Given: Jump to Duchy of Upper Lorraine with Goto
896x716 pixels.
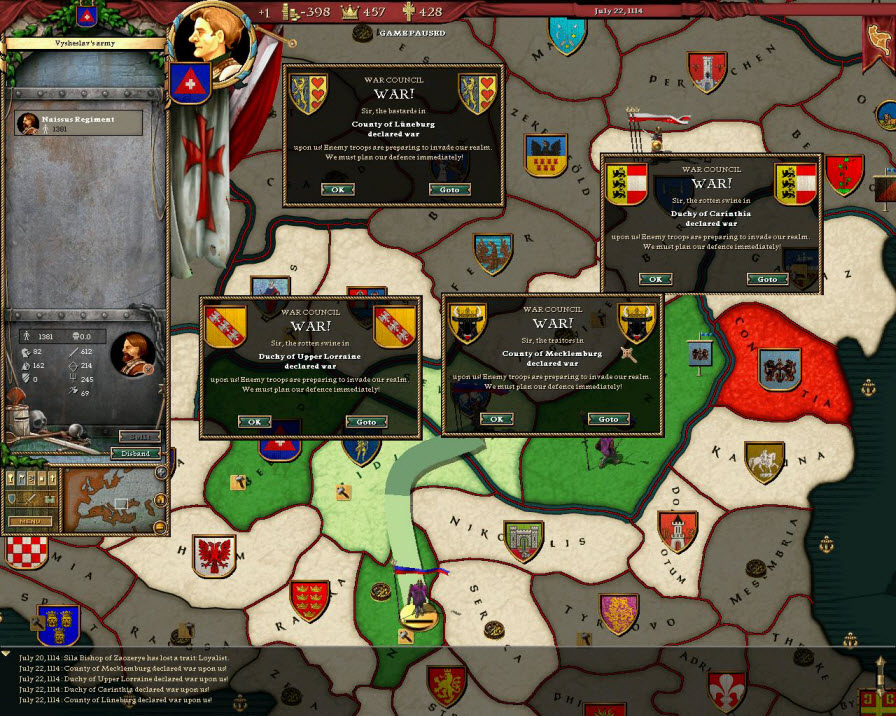Looking at the screenshot, I should (x=366, y=422).
